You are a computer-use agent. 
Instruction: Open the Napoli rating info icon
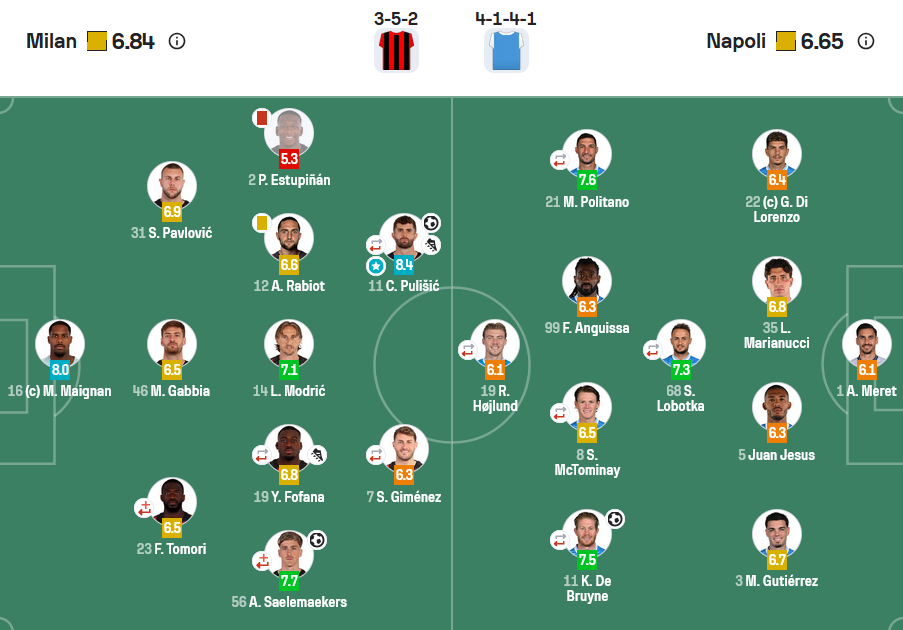[x=866, y=42]
